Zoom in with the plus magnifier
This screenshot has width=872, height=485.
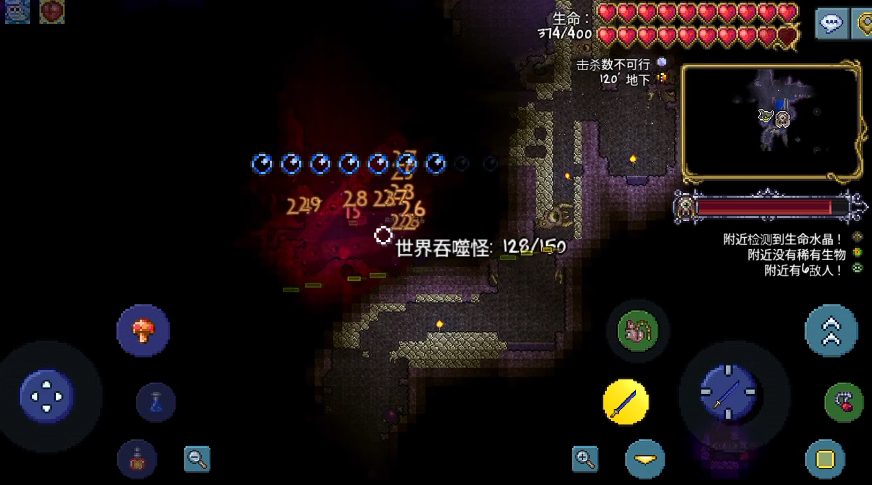point(585,459)
